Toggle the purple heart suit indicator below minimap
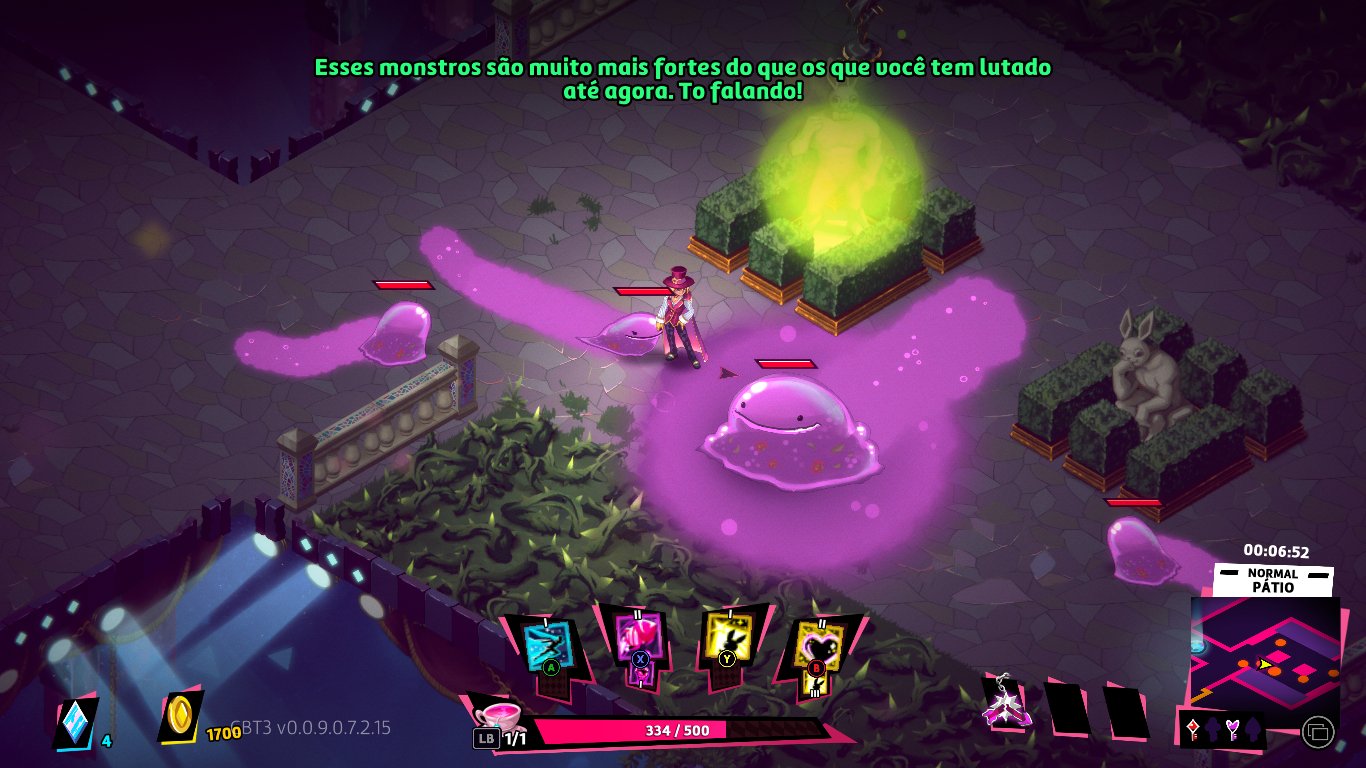Screen dimensions: 1366x768 tap(1233, 727)
